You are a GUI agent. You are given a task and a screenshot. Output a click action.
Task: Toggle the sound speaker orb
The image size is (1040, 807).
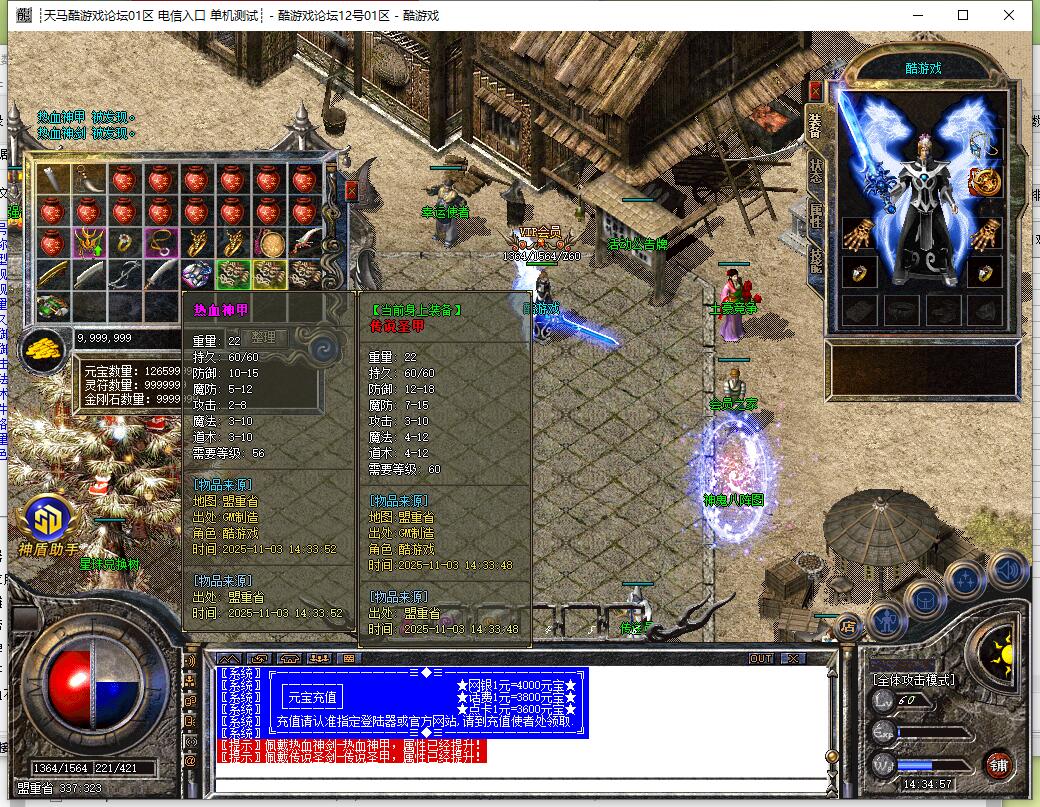[1008, 570]
